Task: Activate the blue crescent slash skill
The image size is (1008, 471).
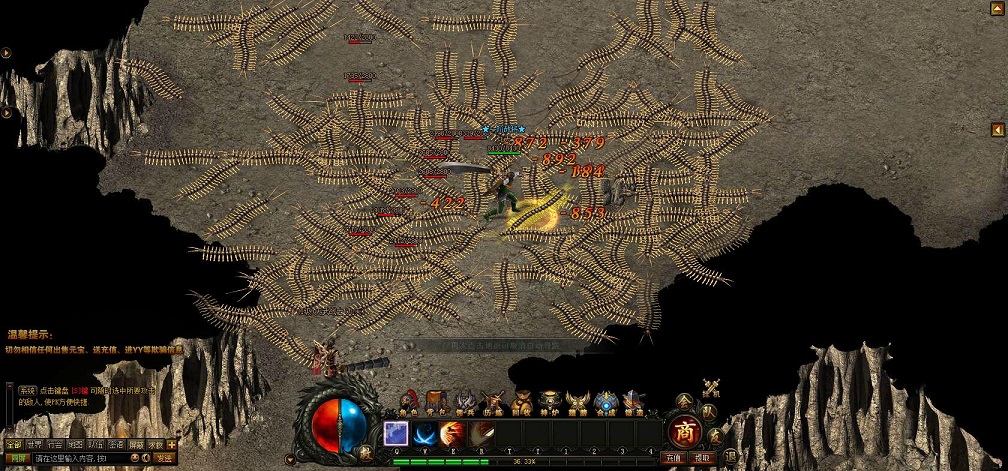Action: tap(423, 433)
